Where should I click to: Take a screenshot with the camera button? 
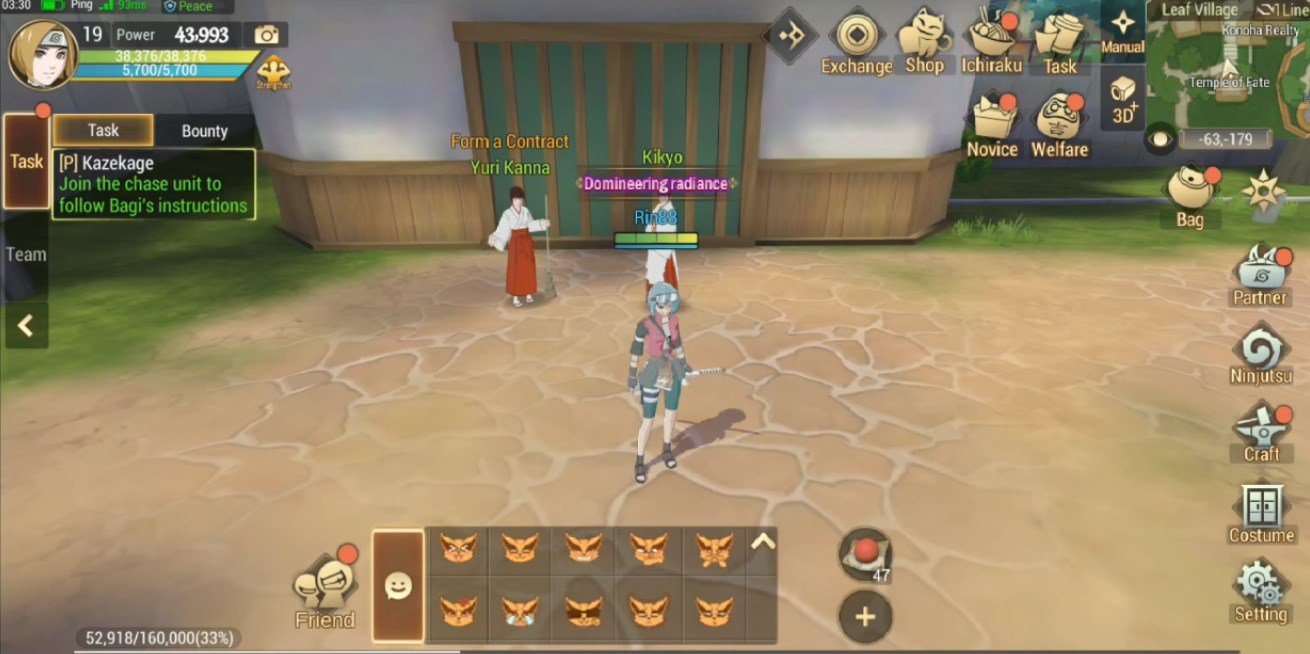coord(266,35)
